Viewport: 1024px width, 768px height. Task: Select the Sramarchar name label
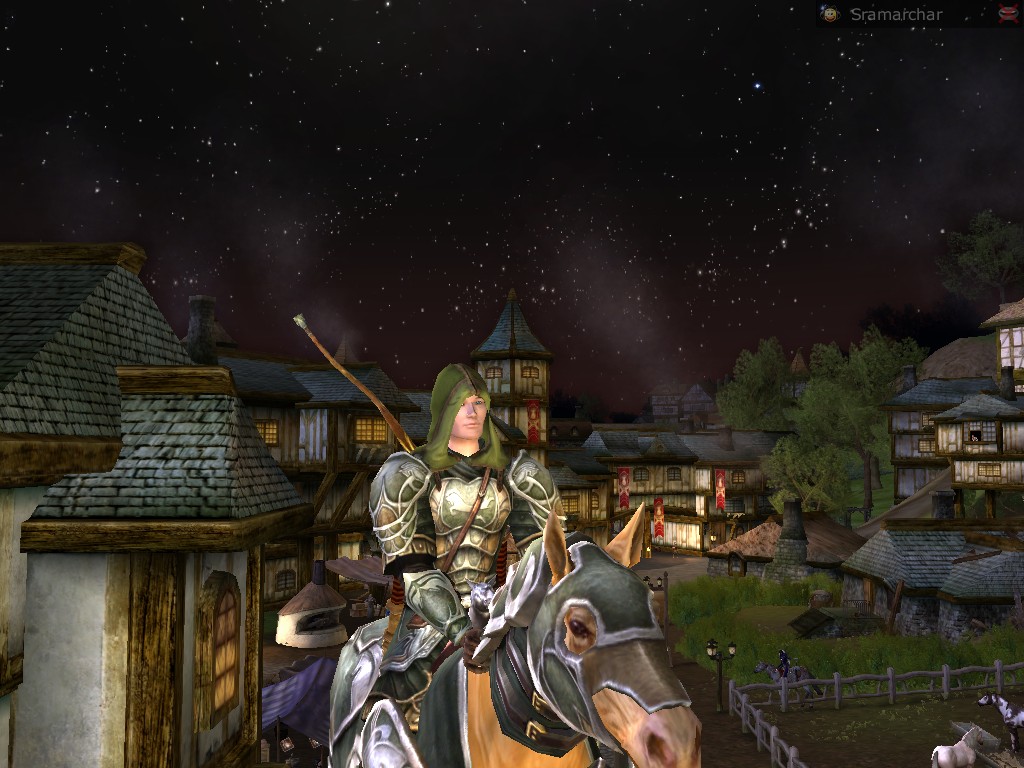tap(895, 14)
